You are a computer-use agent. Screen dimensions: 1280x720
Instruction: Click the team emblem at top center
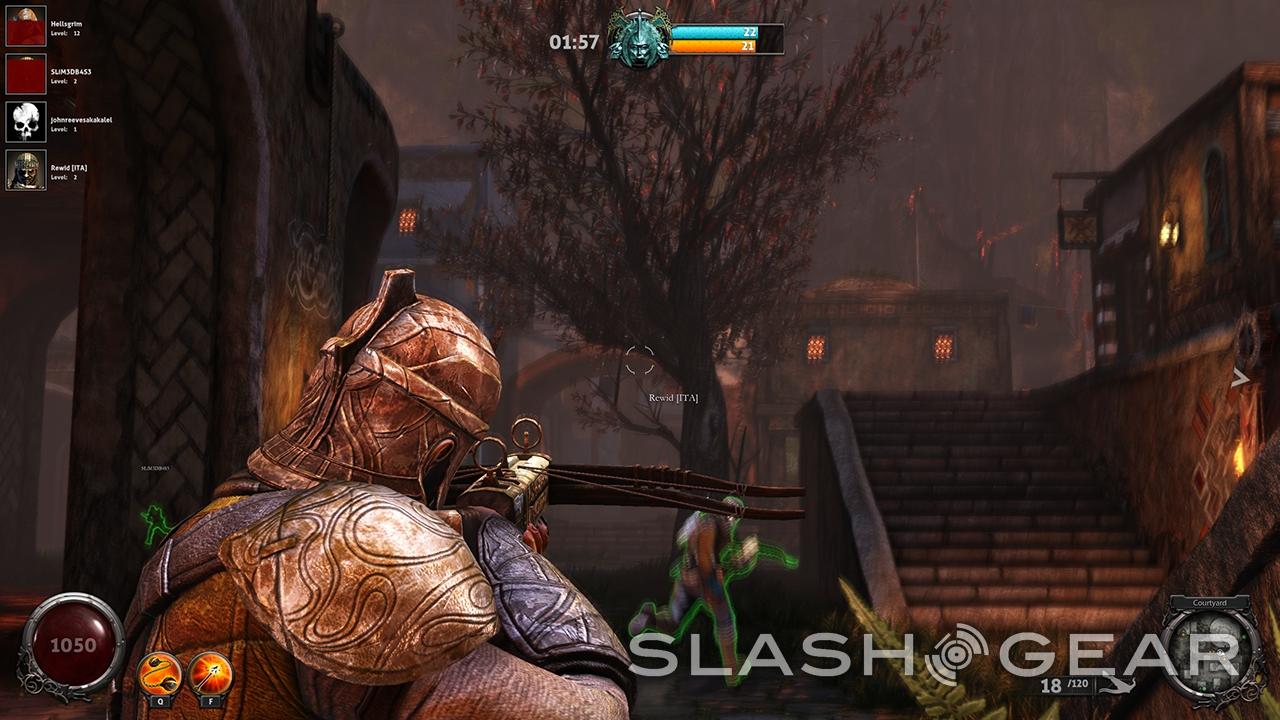pyautogui.click(x=639, y=39)
